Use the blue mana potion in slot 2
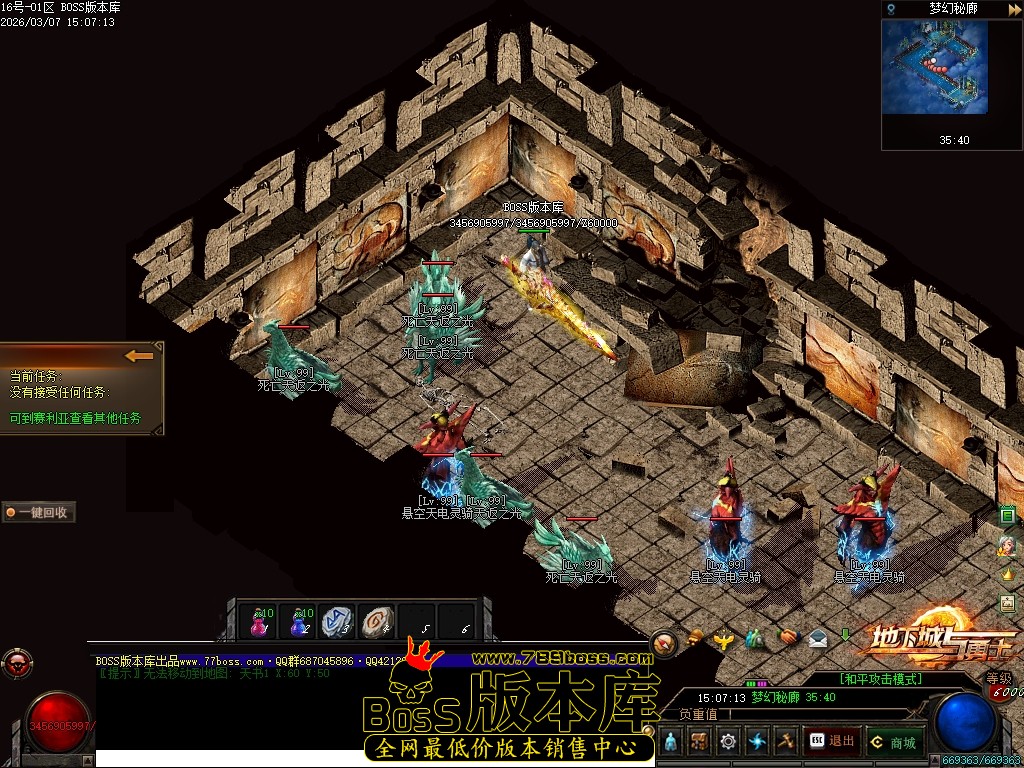 pos(299,621)
